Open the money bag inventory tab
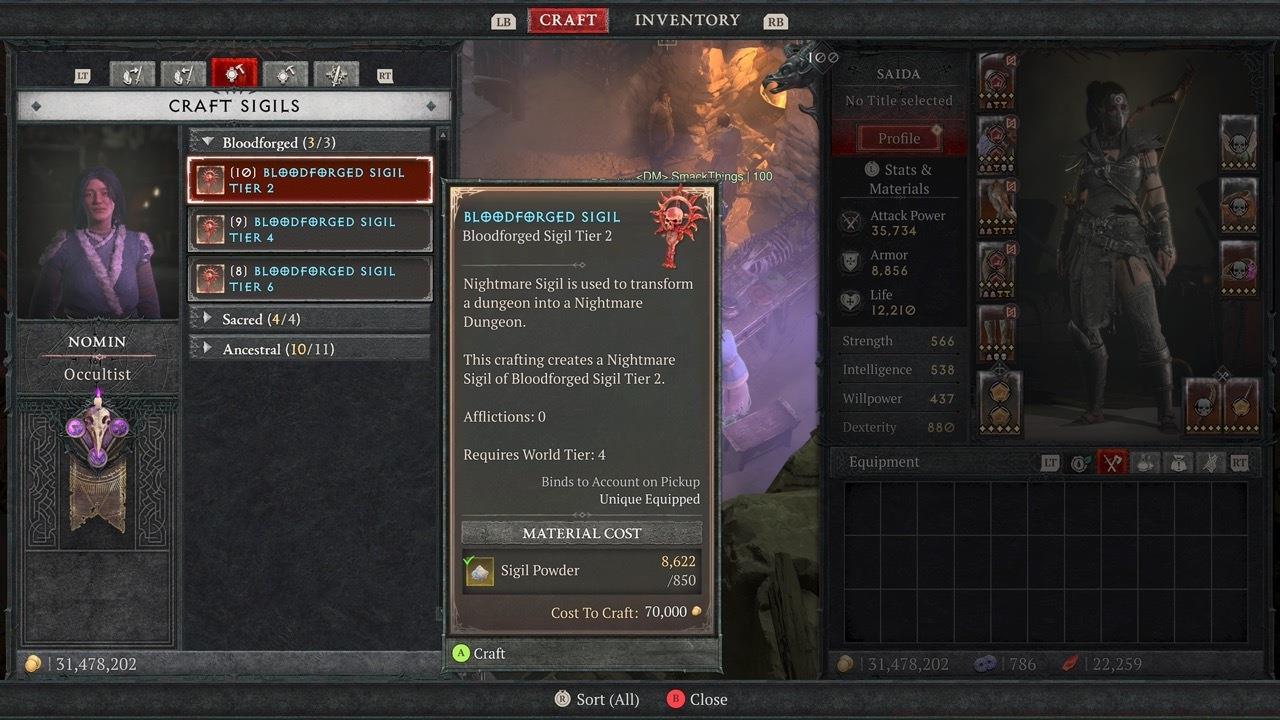 pos(1180,463)
